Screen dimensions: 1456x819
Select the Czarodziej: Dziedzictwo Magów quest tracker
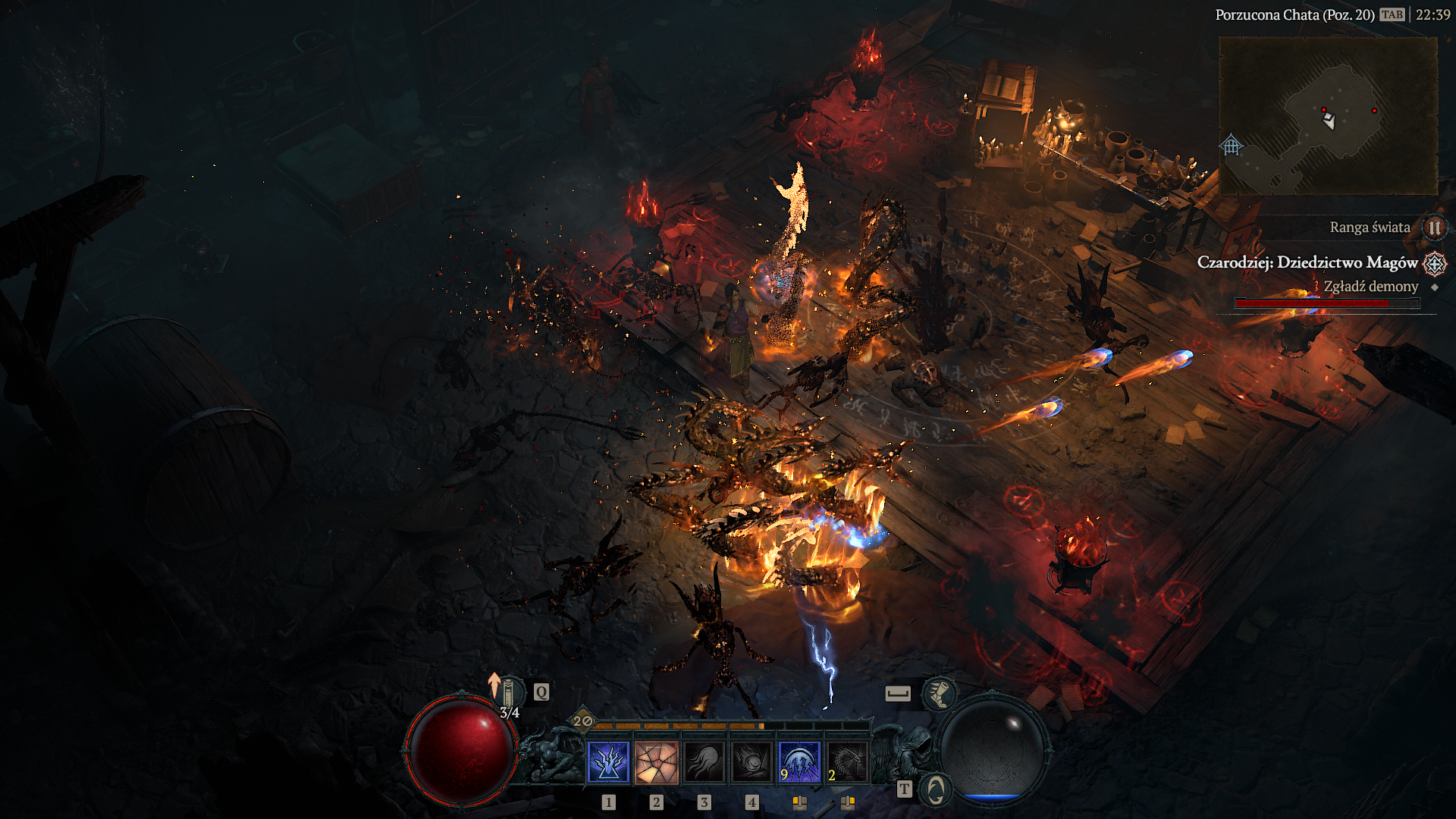click(1307, 262)
